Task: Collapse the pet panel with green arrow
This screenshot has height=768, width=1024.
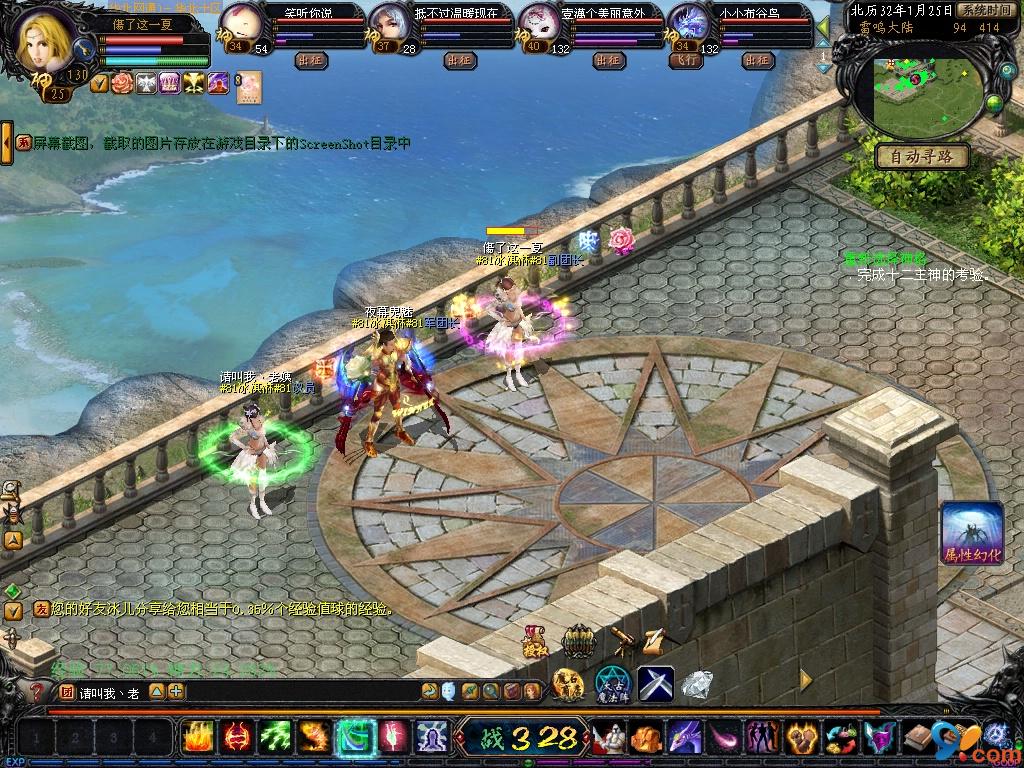Action: click(x=823, y=28)
